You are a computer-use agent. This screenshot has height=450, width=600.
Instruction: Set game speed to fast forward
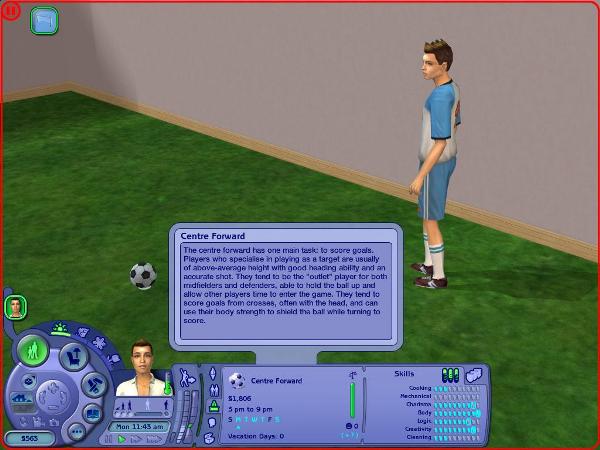tap(135, 438)
